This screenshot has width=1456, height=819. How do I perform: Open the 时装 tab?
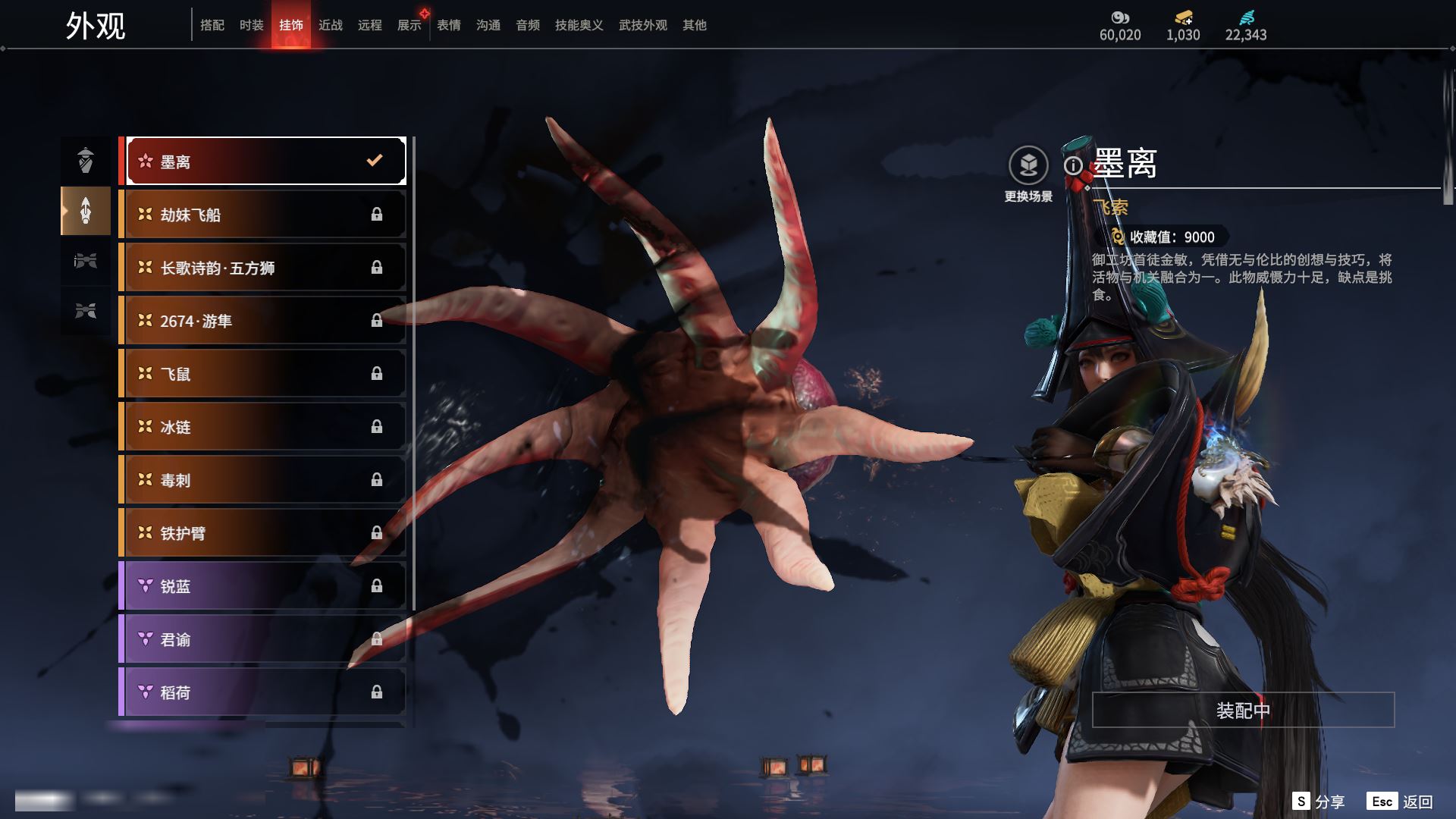point(252,25)
